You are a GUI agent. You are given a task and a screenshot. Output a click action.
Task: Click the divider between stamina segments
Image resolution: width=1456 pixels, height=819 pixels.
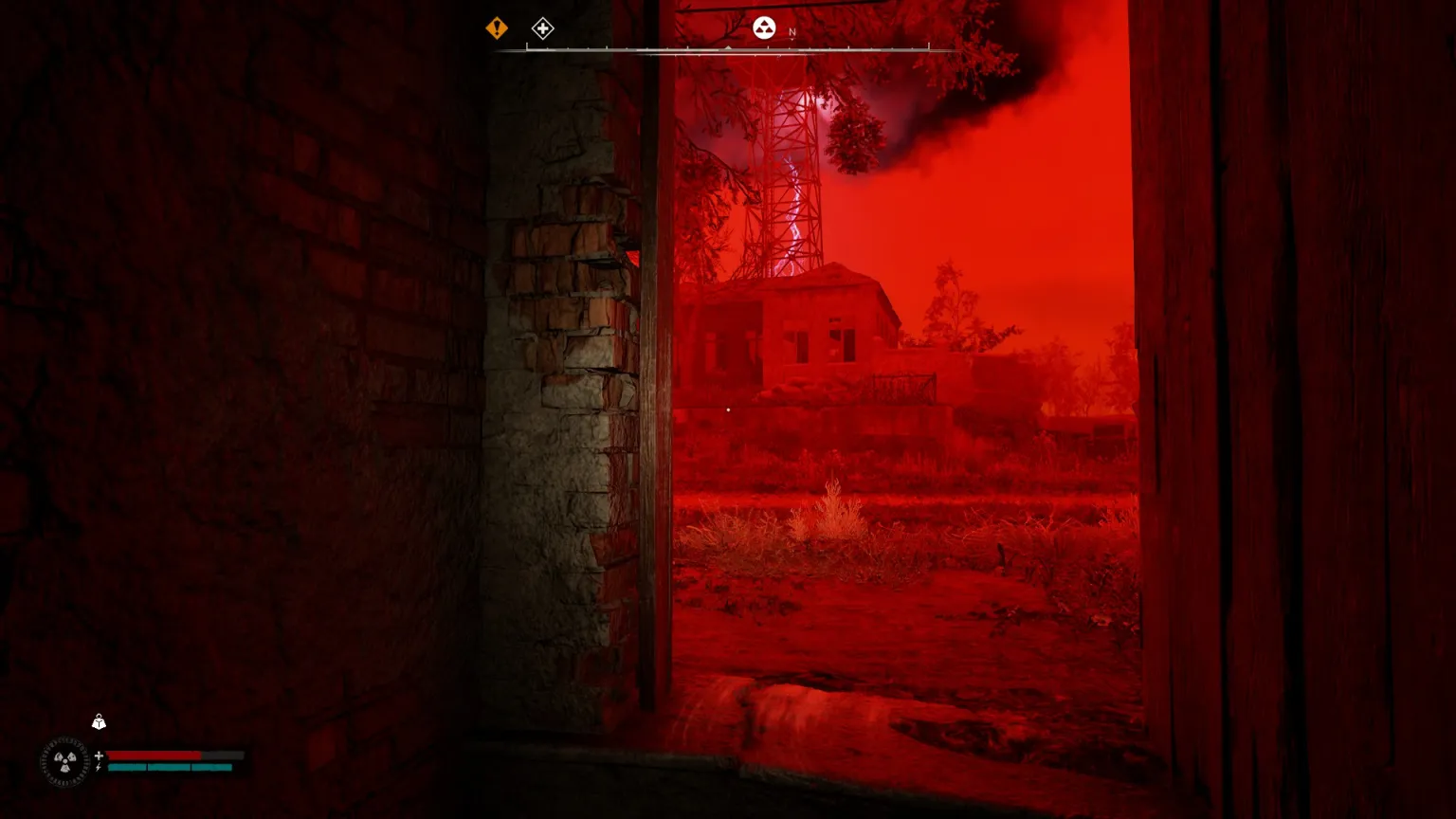[147, 767]
